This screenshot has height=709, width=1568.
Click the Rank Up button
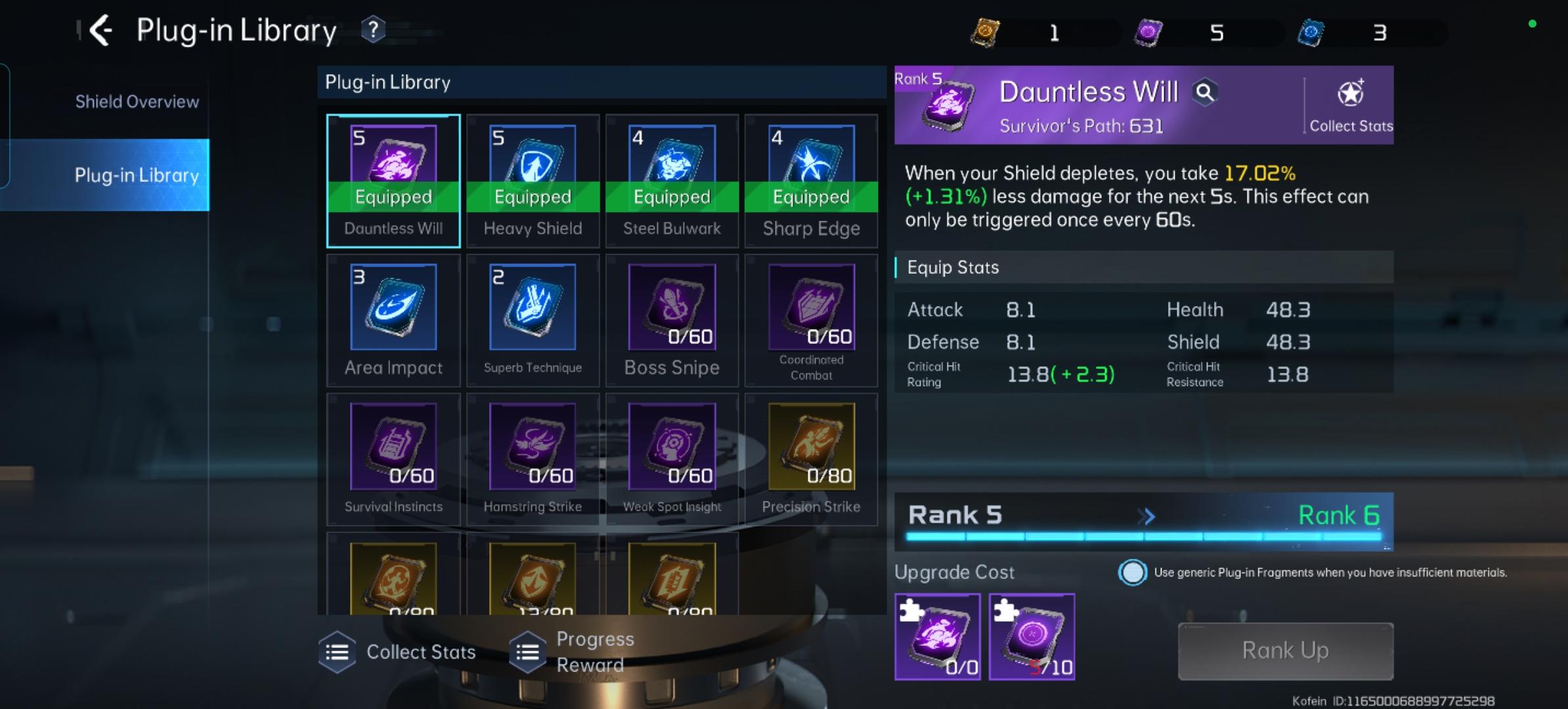1285,651
